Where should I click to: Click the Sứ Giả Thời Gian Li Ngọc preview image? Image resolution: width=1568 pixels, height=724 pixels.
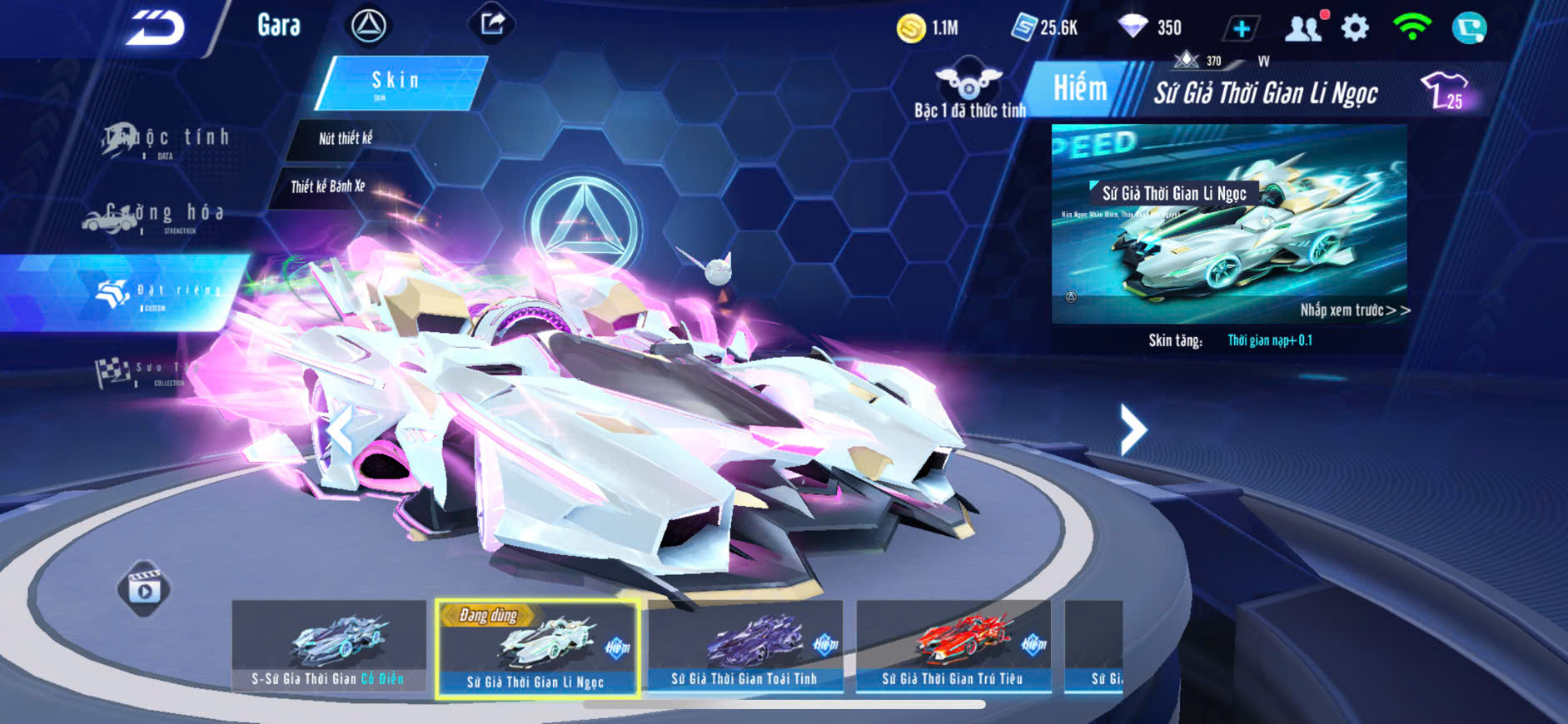1229,224
